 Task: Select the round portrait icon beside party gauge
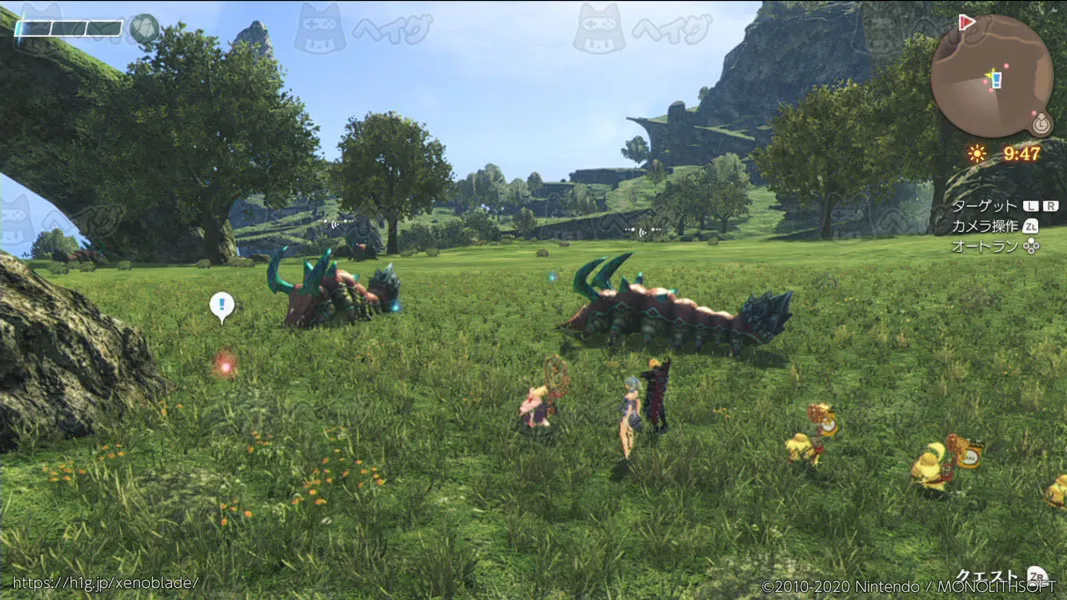pyautogui.click(x=145, y=28)
